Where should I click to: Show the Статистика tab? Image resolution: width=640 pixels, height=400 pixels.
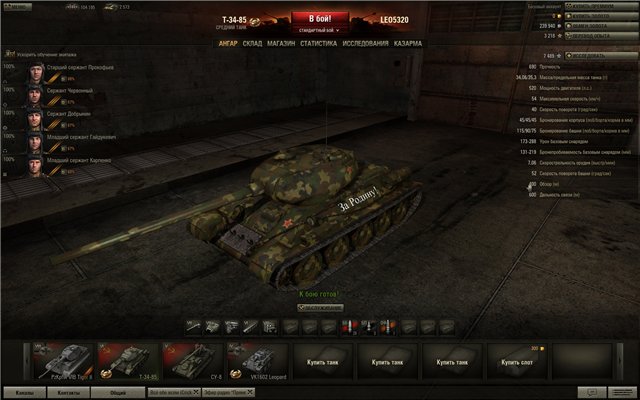[x=318, y=44]
